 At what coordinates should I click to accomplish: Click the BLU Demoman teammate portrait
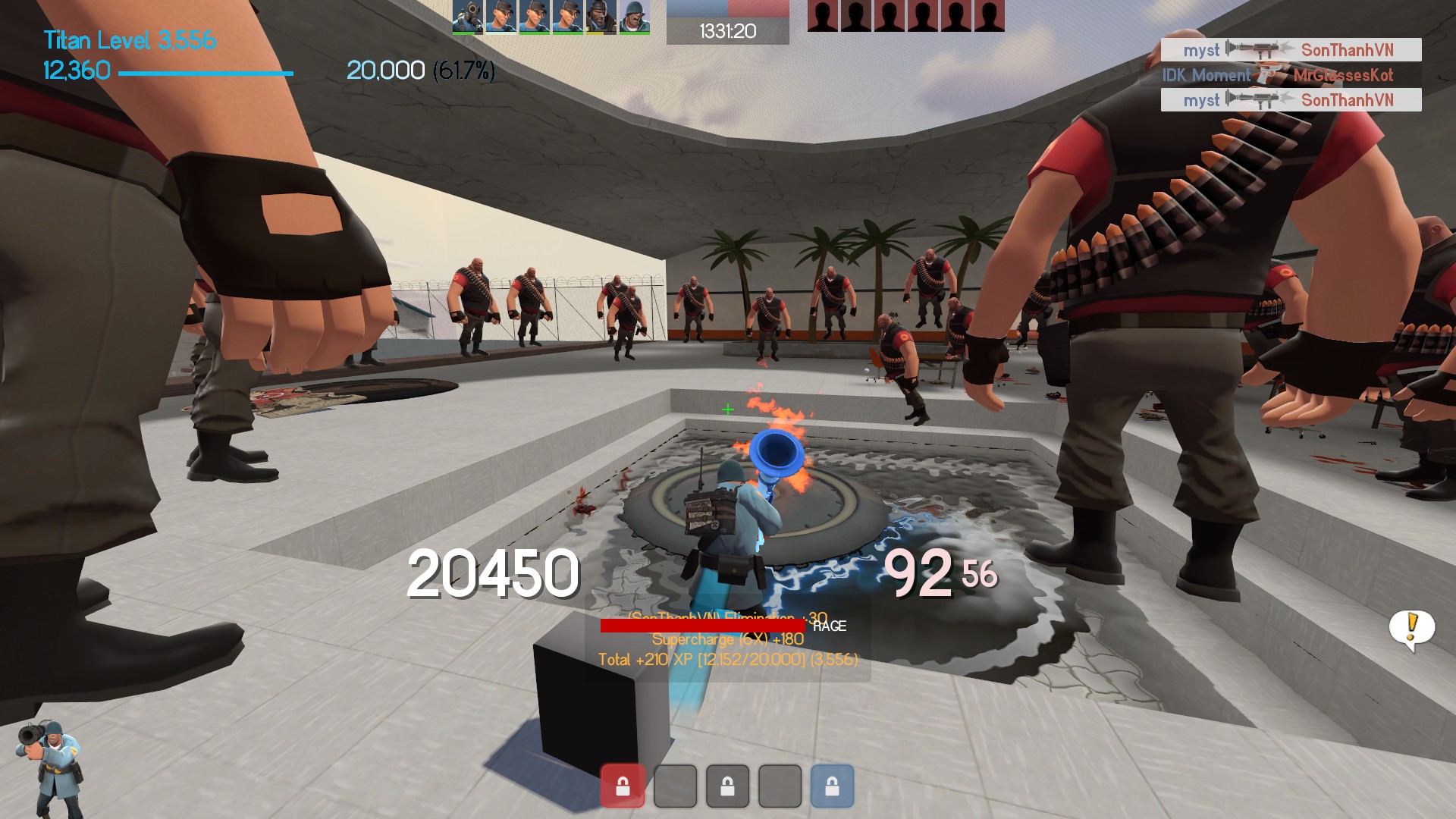pyautogui.click(x=601, y=17)
